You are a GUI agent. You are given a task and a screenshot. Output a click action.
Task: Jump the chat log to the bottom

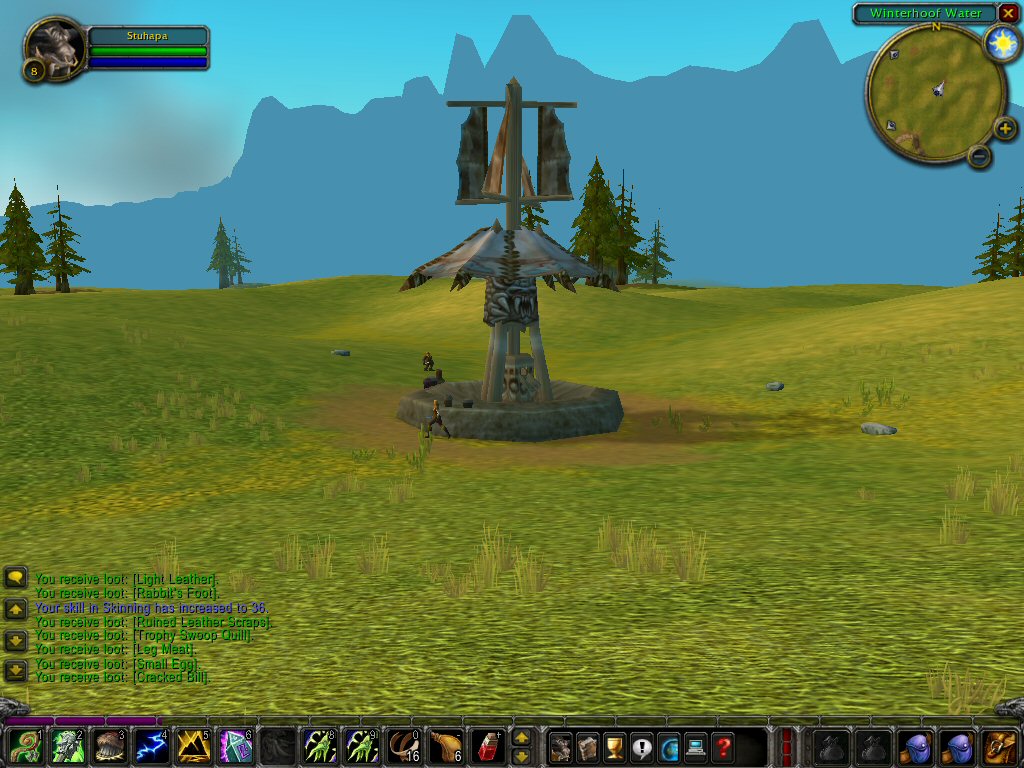click(16, 671)
